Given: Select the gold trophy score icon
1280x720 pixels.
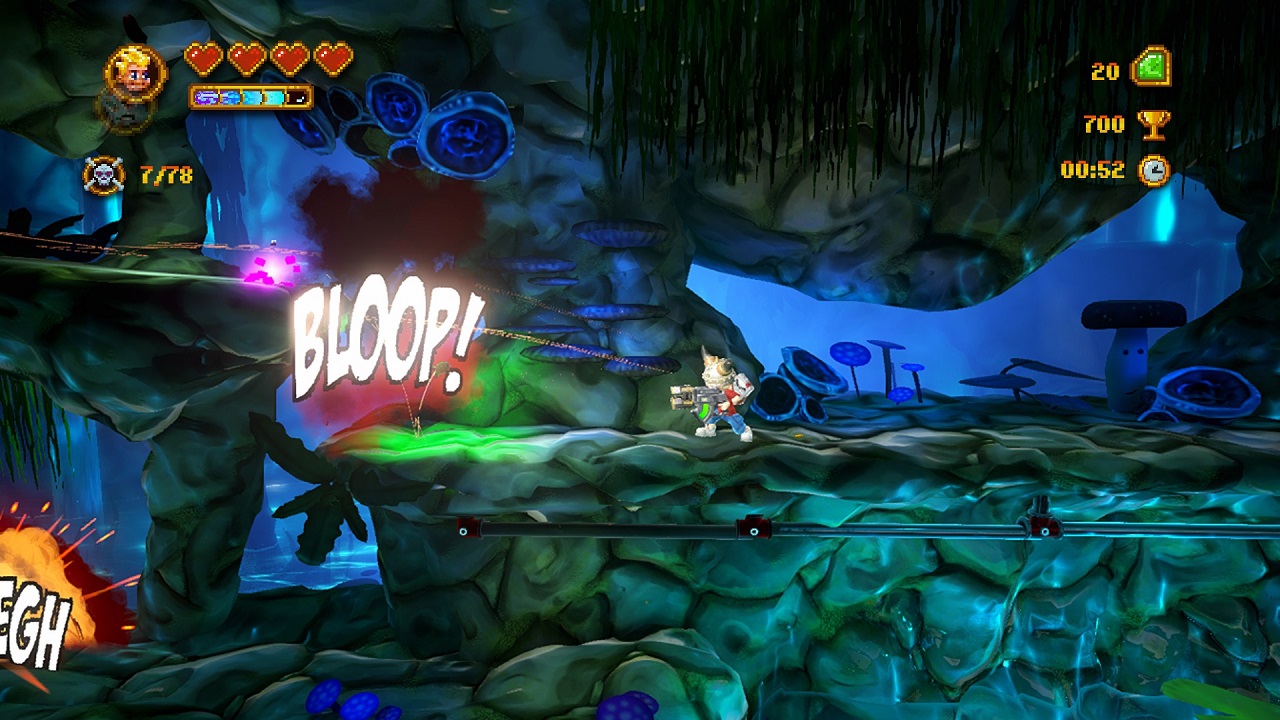Looking at the screenshot, I should [x=1153, y=124].
